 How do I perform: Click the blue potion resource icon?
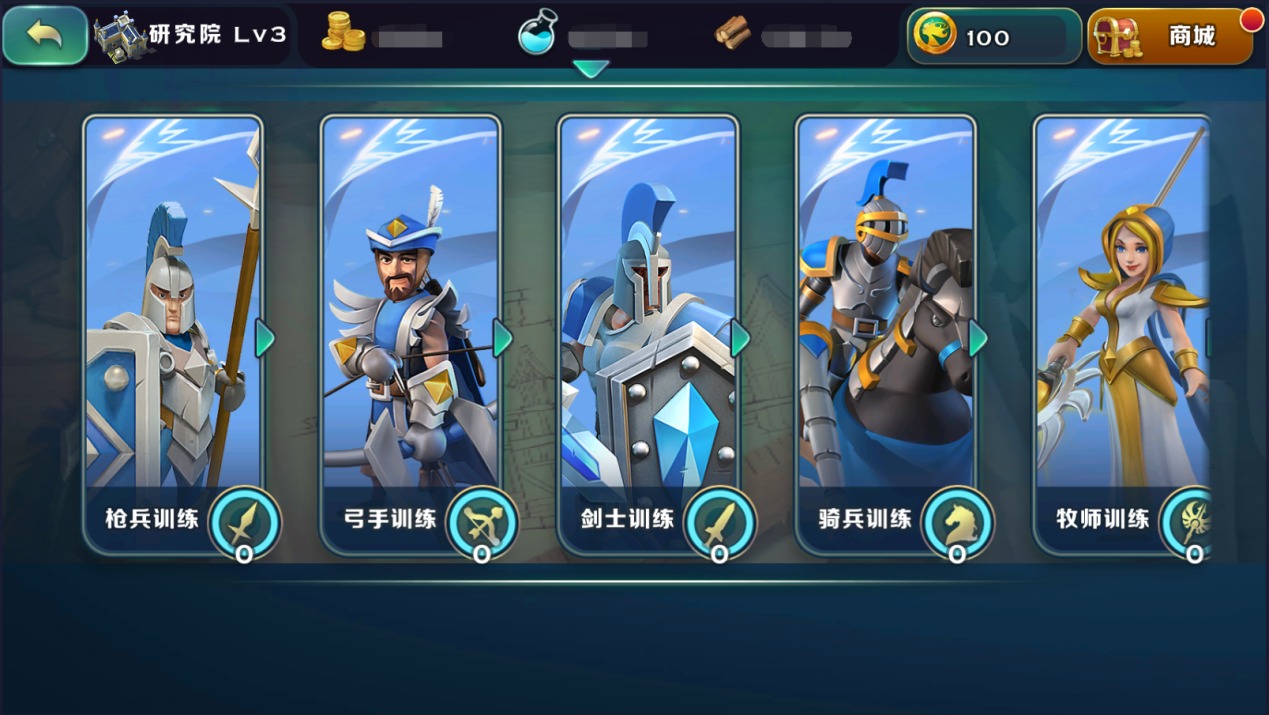click(x=537, y=33)
